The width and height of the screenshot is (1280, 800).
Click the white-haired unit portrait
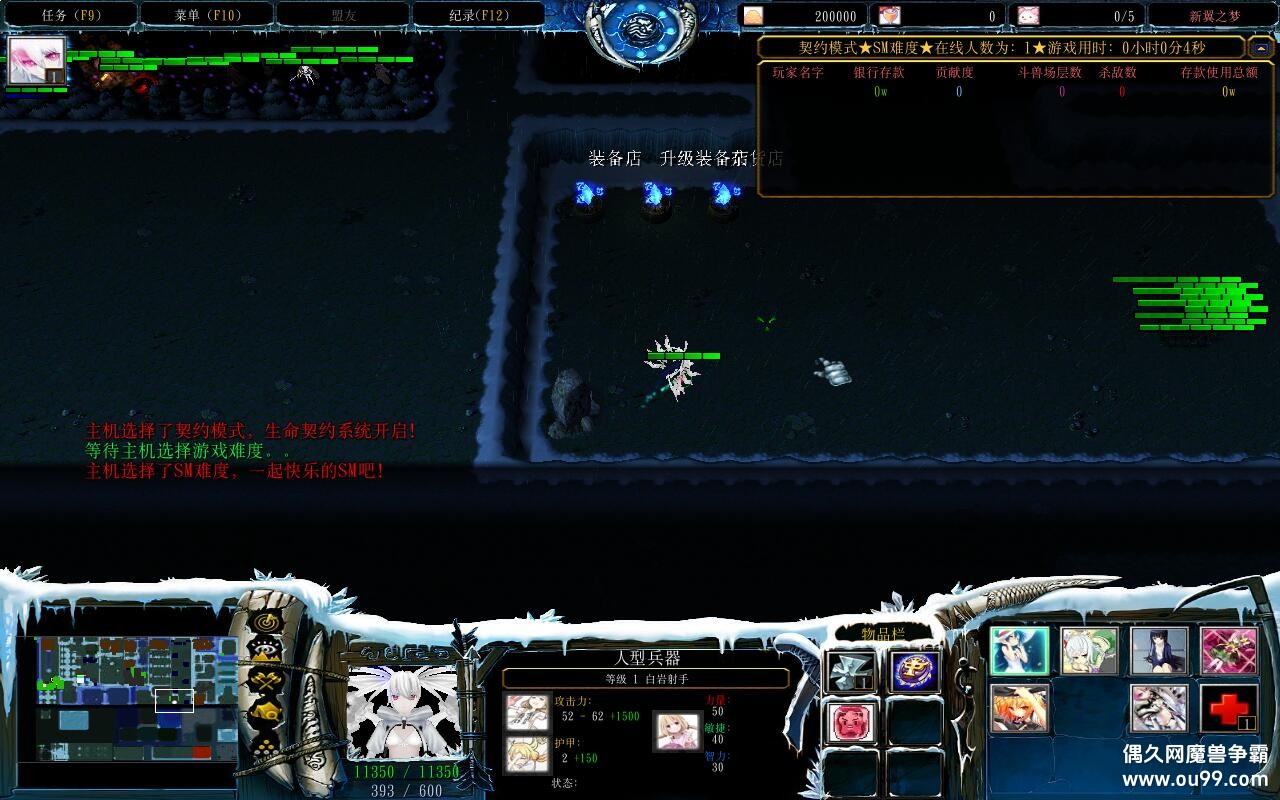tap(403, 711)
